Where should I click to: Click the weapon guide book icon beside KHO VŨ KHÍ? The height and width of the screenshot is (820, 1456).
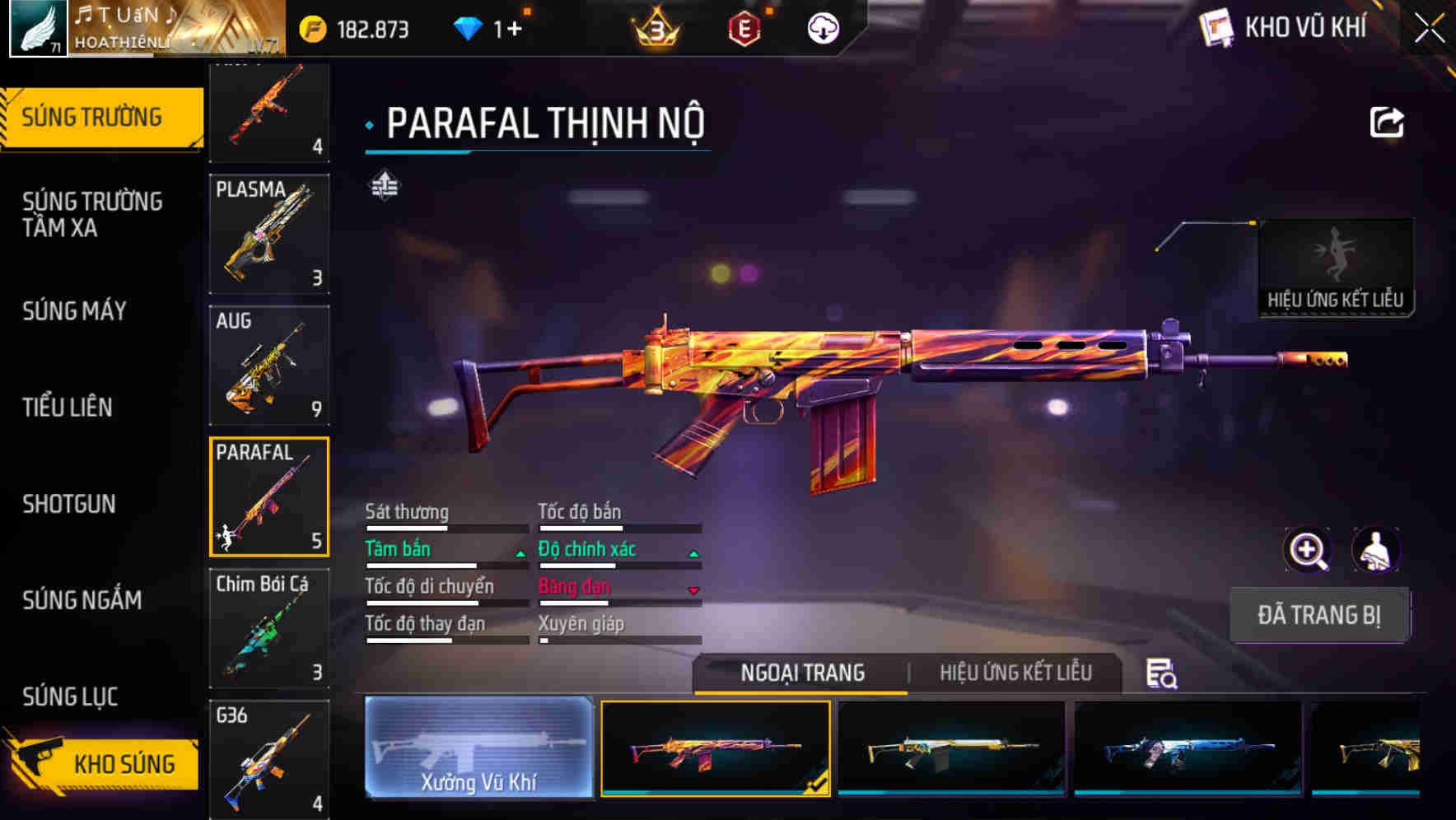pyautogui.click(x=1215, y=26)
